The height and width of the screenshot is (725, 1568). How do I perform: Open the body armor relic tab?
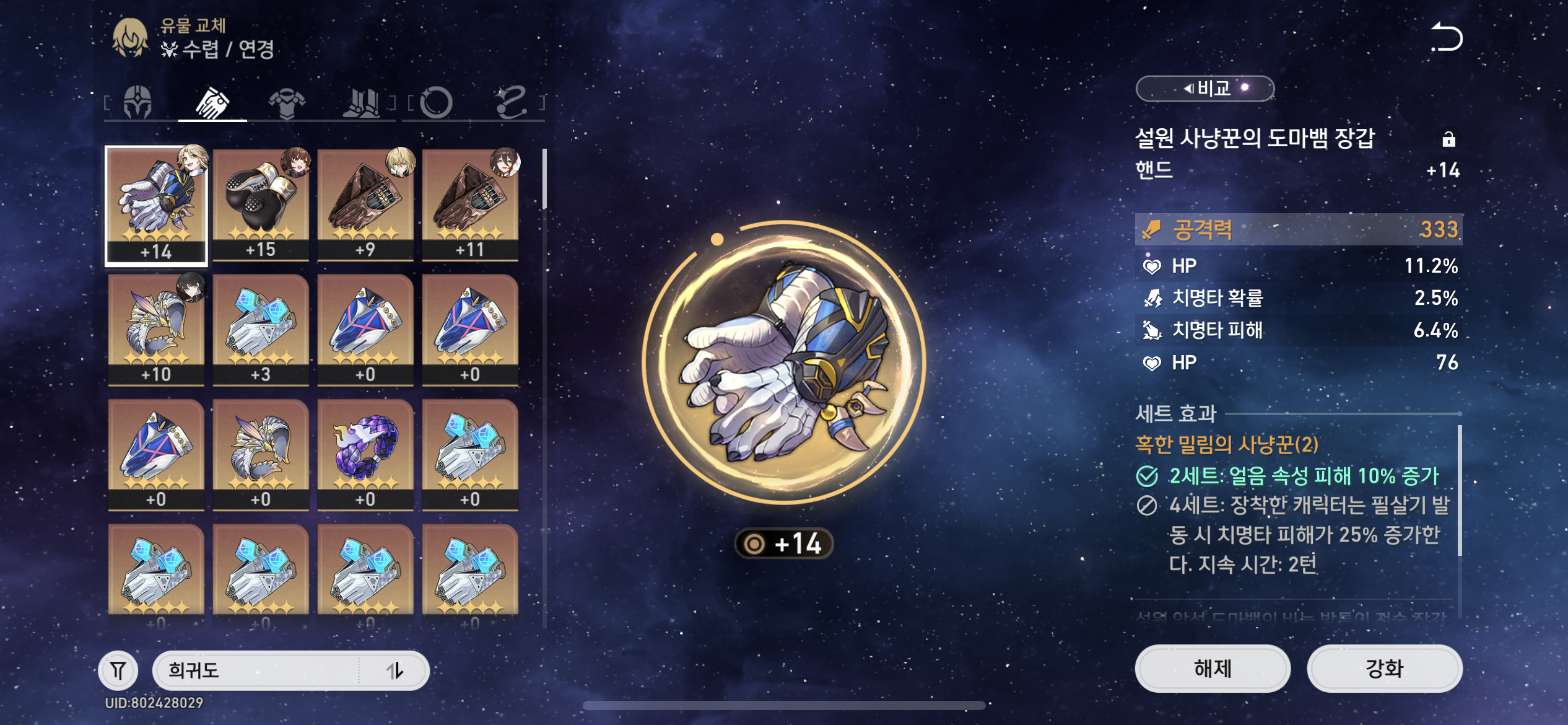[x=287, y=102]
